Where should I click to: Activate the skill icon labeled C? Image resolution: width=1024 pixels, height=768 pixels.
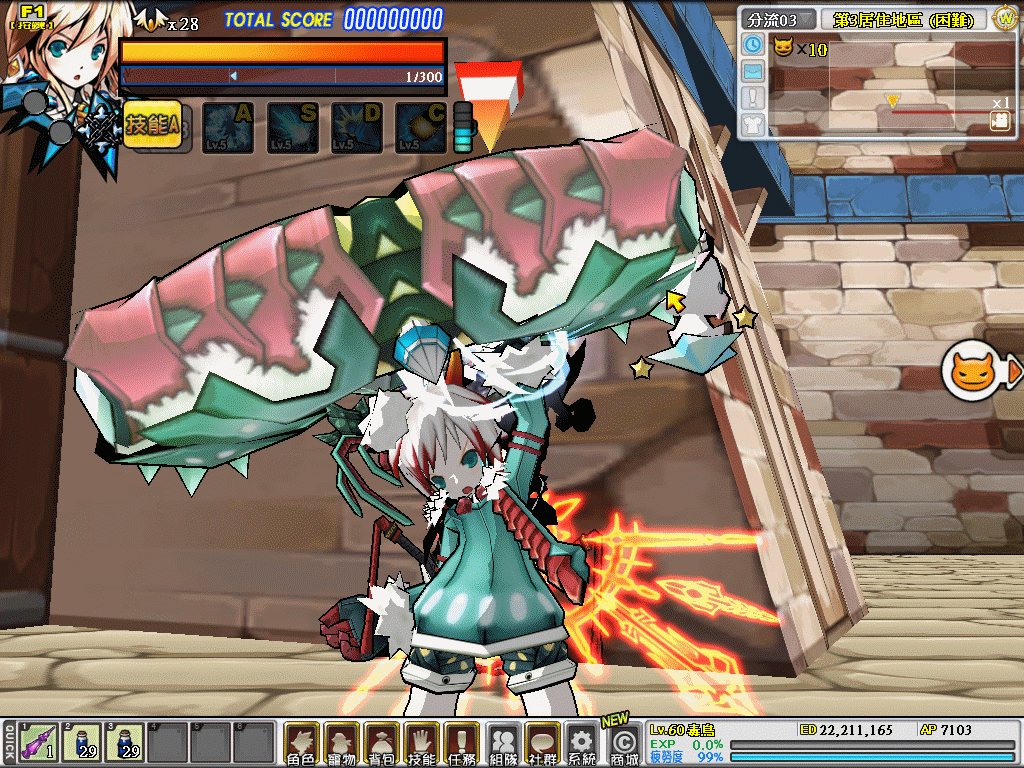[x=420, y=128]
